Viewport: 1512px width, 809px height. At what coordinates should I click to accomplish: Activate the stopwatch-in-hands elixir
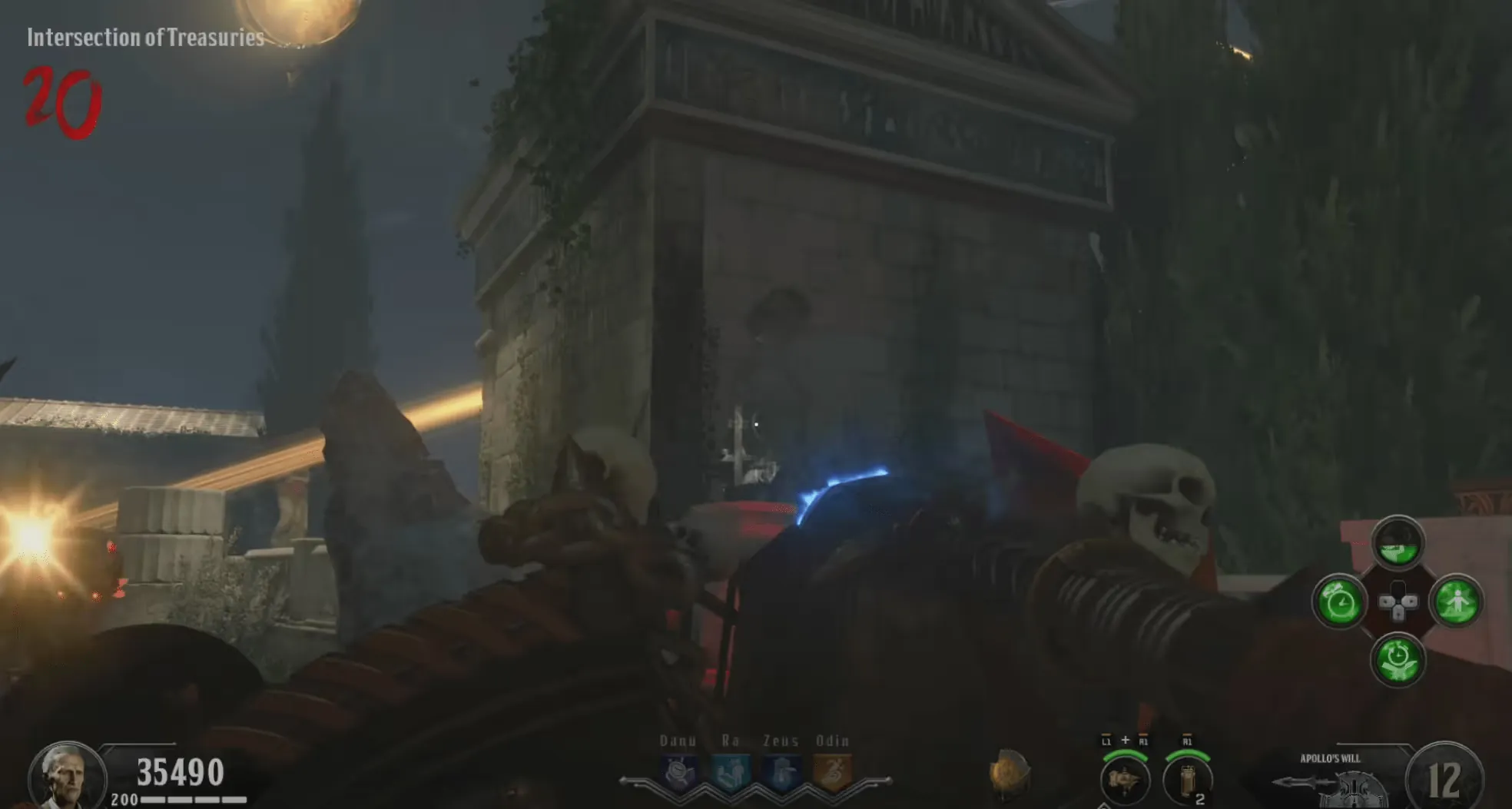1398,658
